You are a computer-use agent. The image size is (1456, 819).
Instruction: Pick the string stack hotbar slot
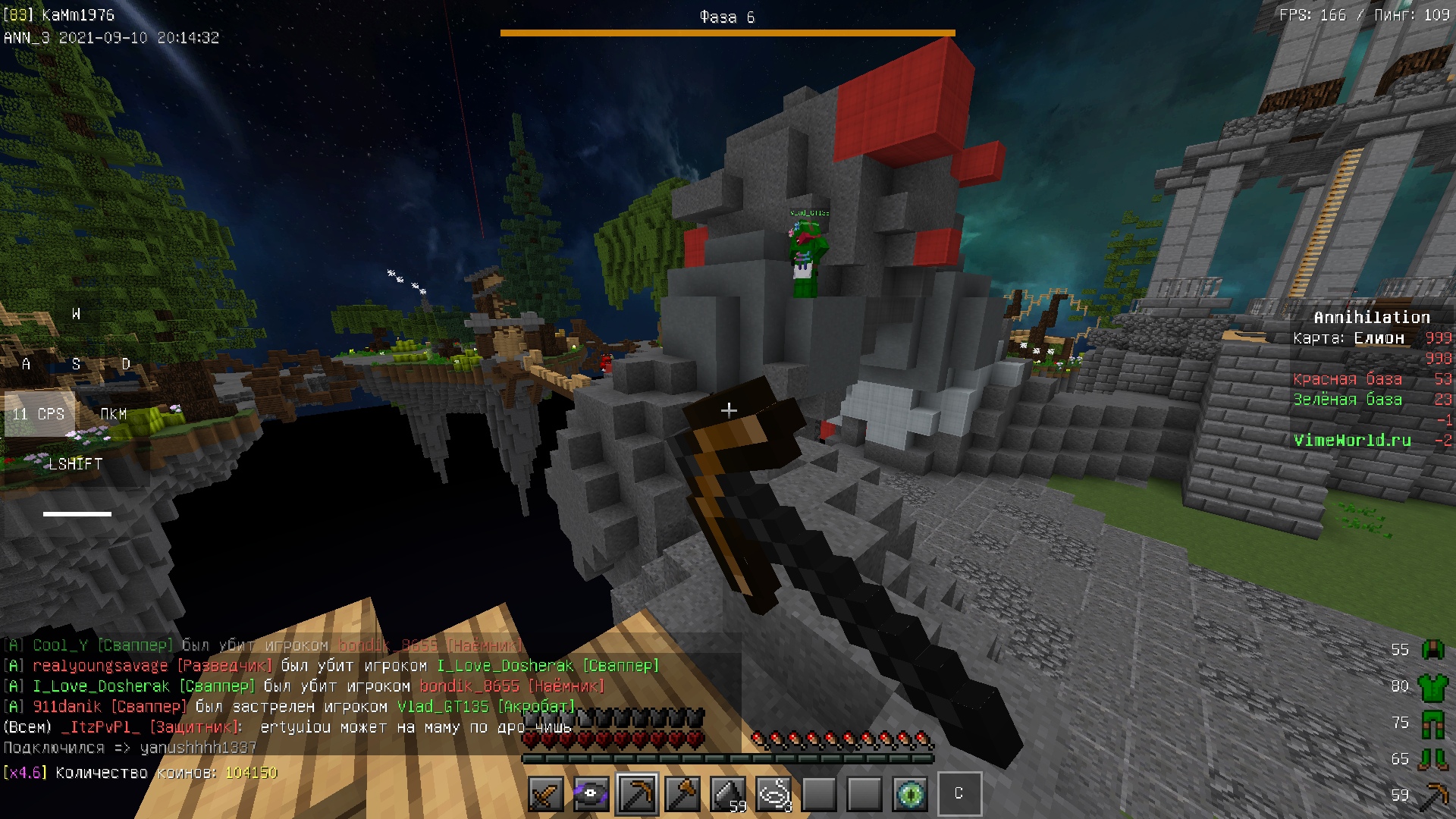[773, 794]
